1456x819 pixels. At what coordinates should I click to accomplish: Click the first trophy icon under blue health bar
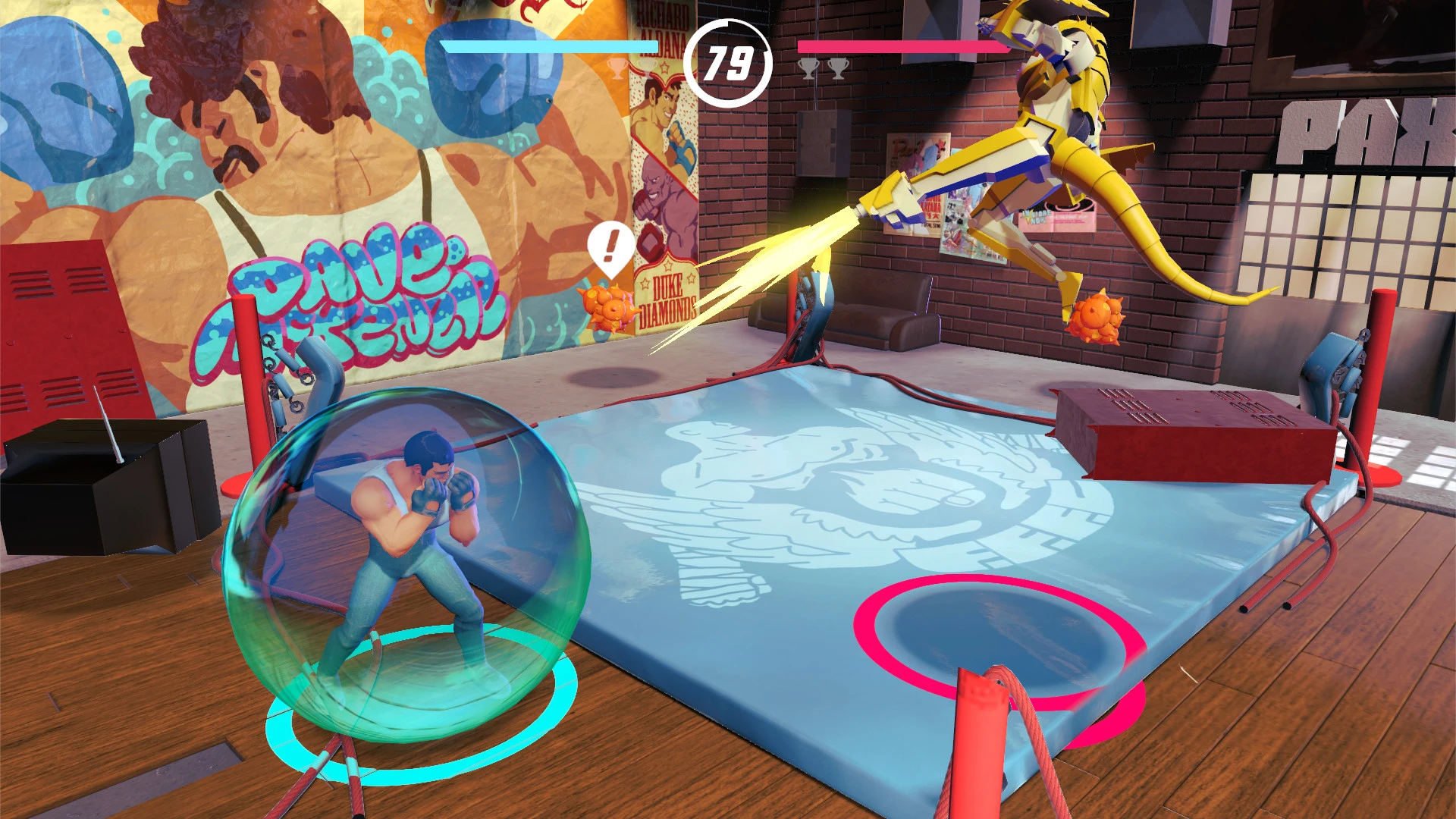616,68
